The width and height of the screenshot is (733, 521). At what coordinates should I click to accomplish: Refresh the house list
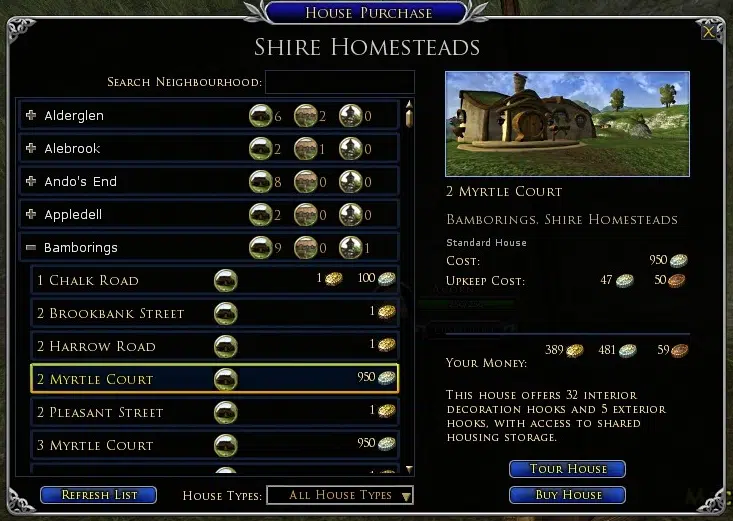98,495
